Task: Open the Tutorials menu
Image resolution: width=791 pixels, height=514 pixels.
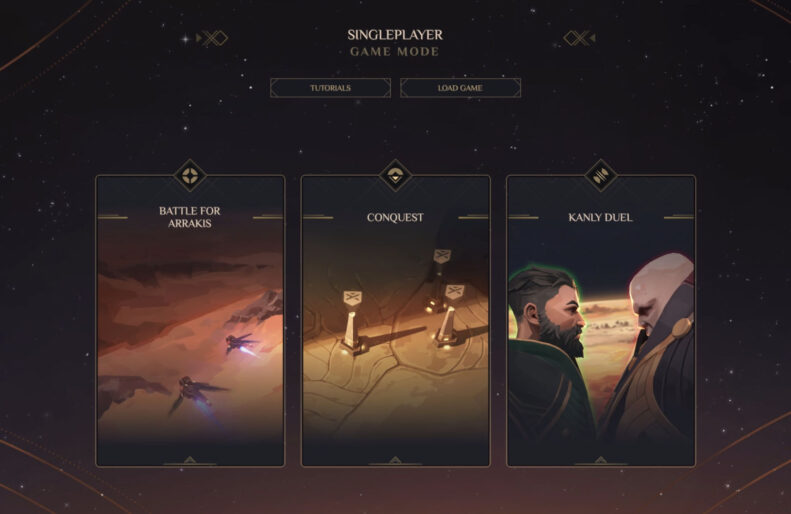Action: [x=330, y=88]
